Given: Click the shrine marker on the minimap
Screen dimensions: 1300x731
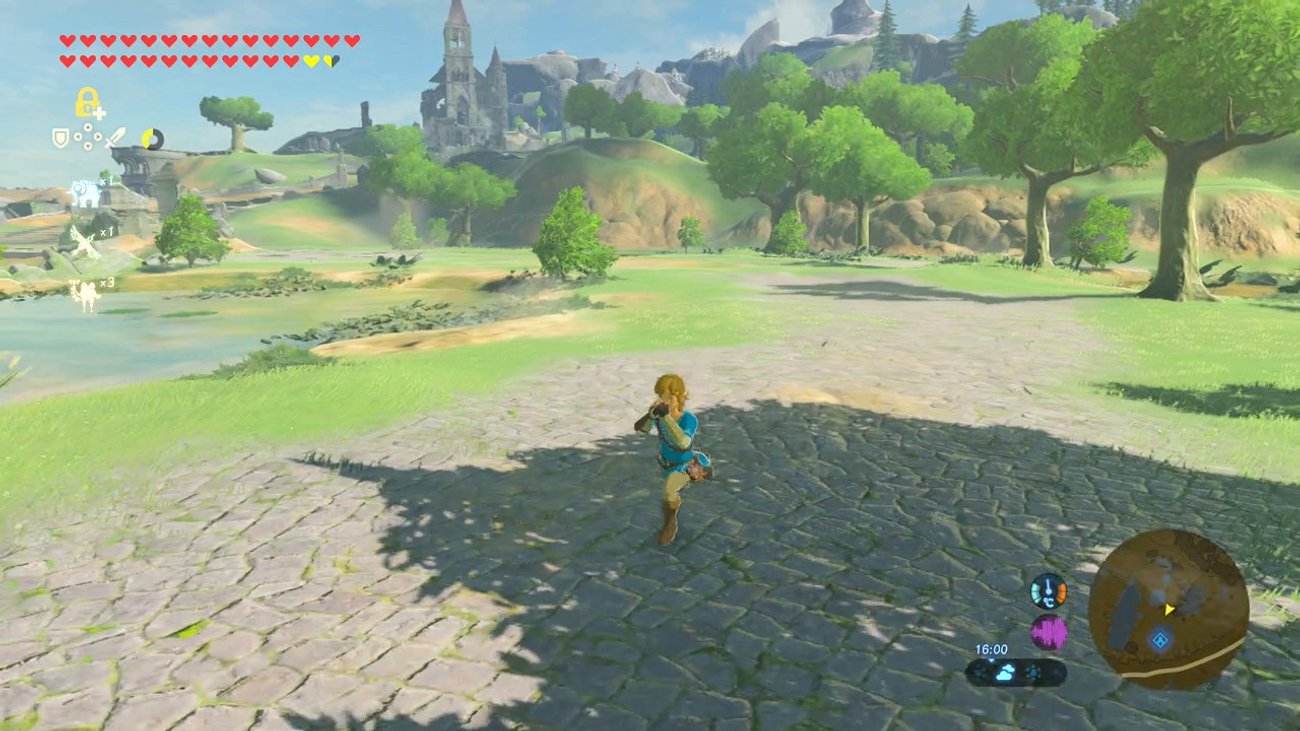Looking at the screenshot, I should (1162, 640).
